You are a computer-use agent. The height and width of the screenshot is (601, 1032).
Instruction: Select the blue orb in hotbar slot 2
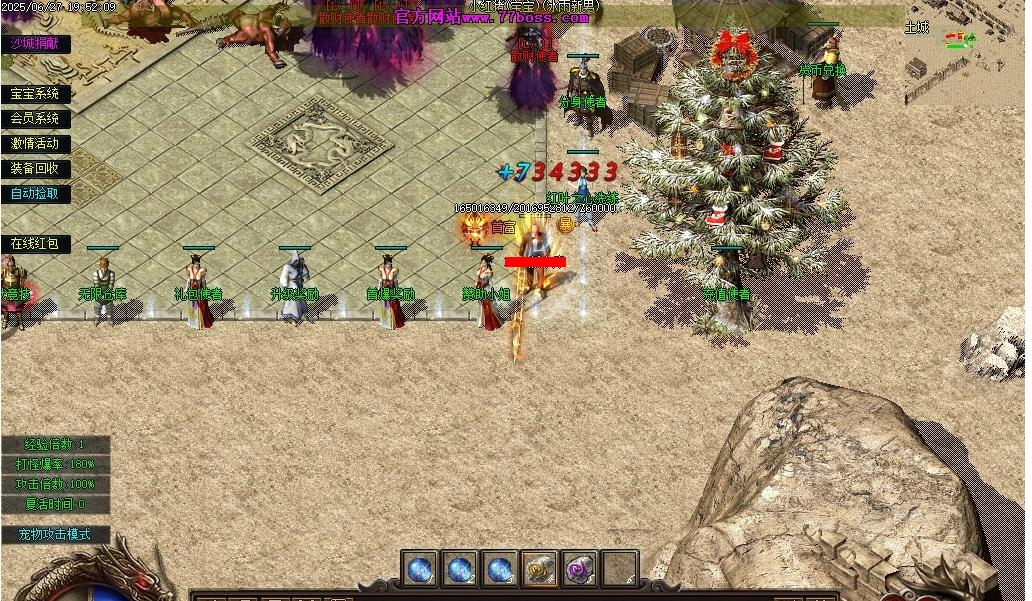(460, 569)
